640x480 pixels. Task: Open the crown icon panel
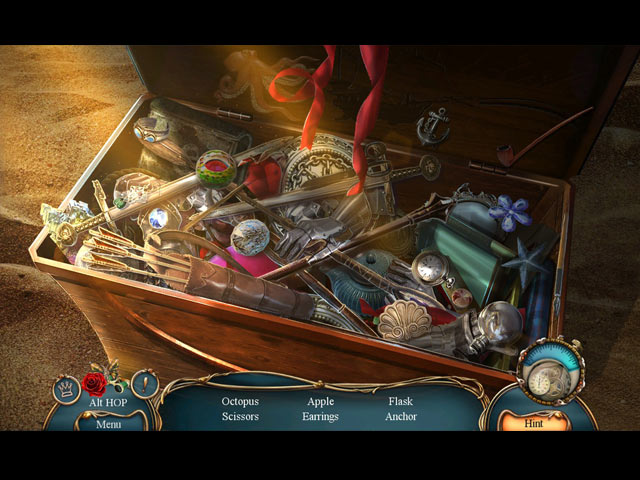pos(67,387)
